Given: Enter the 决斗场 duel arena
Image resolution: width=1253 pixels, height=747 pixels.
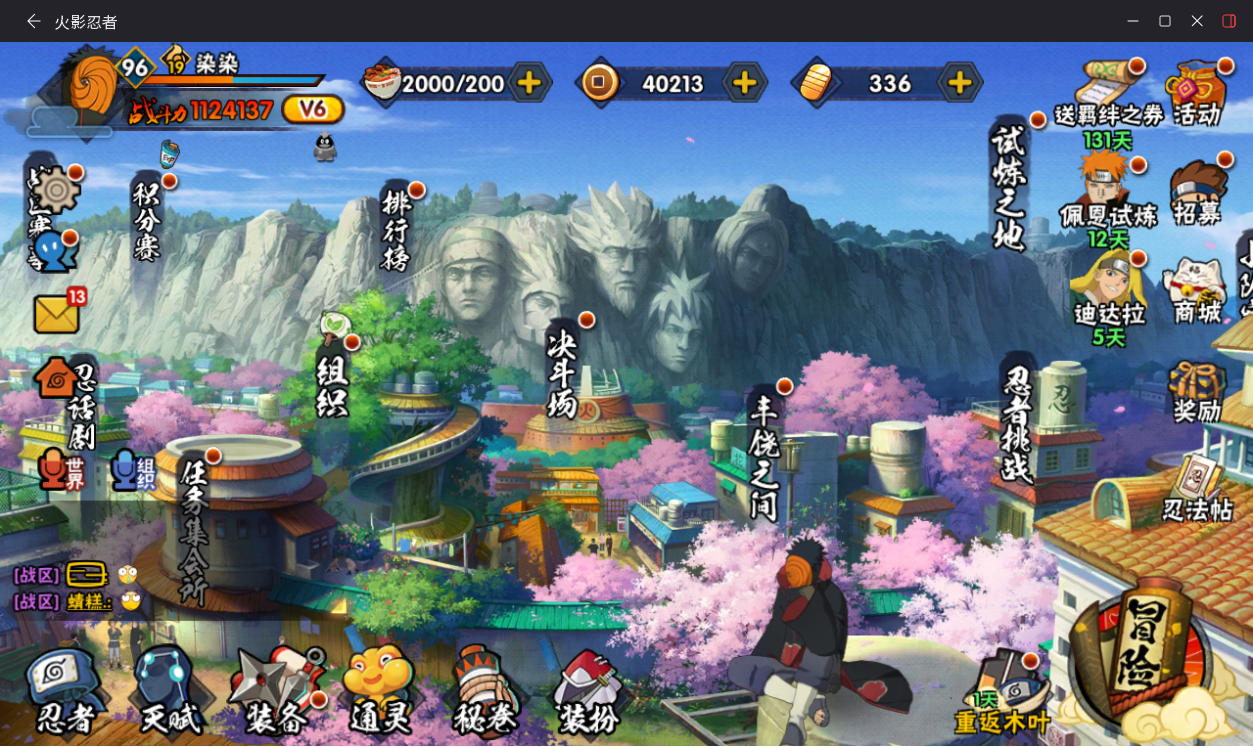Looking at the screenshot, I should (564, 373).
